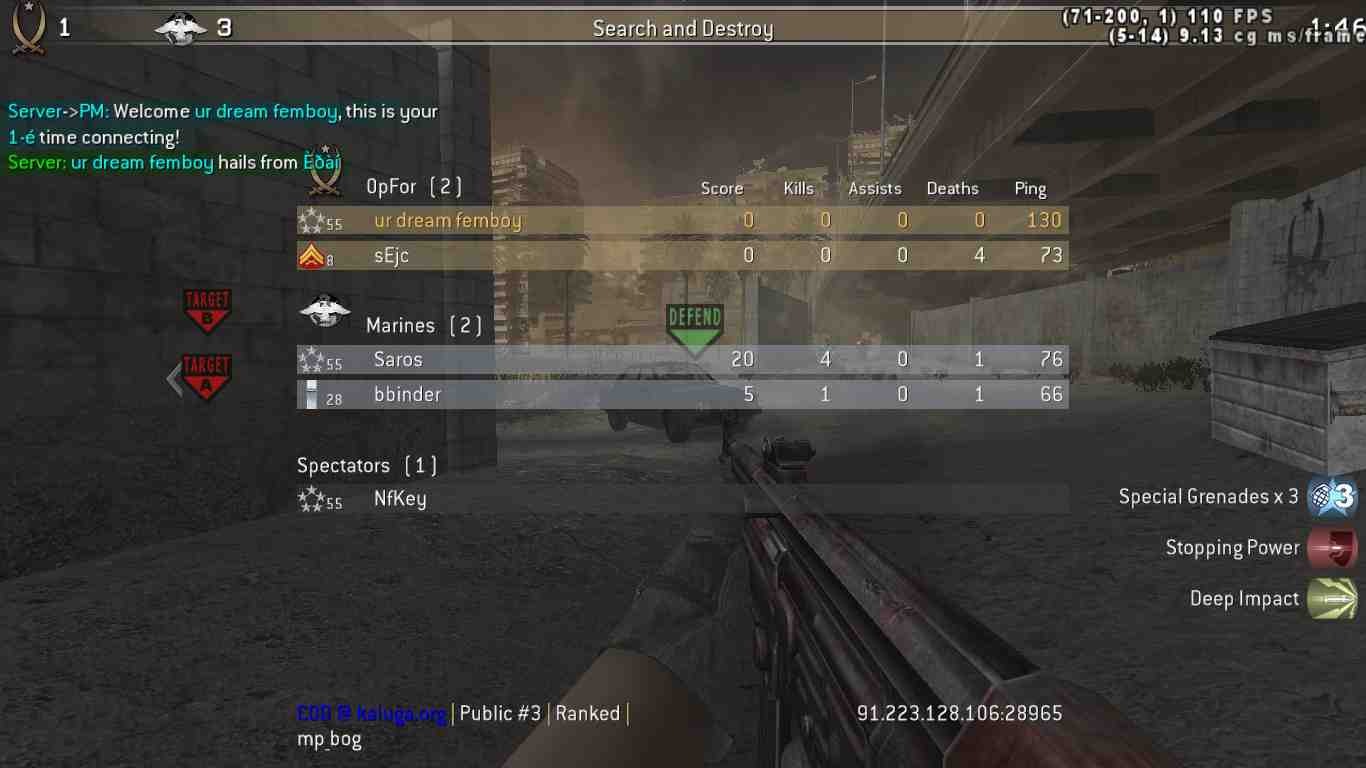Click the rank 55 stars beside ur dream femboy
Image resolution: width=1366 pixels, height=768 pixels.
click(313, 219)
